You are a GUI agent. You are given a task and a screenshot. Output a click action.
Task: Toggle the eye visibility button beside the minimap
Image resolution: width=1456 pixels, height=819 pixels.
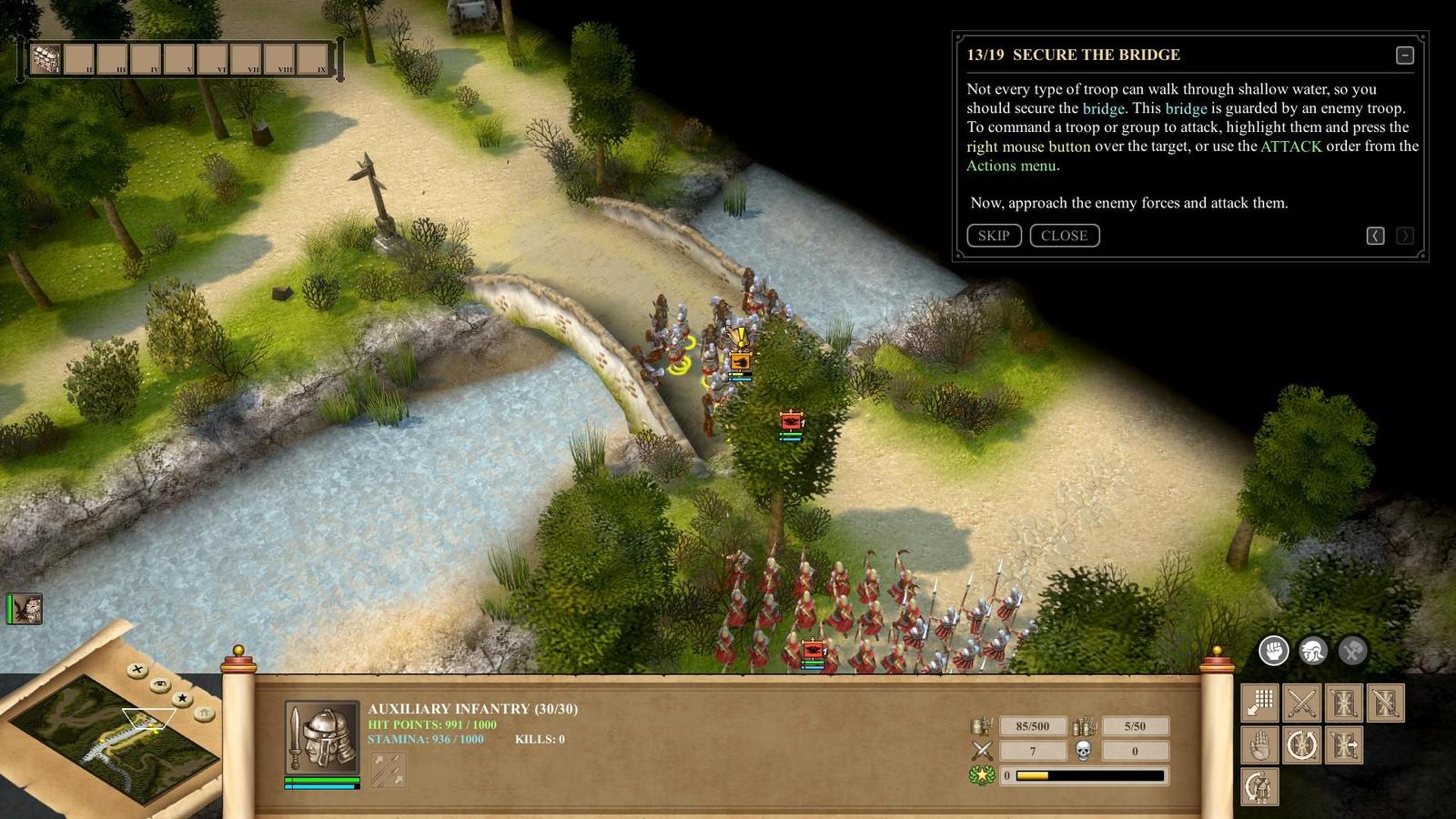(x=160, y=683)
